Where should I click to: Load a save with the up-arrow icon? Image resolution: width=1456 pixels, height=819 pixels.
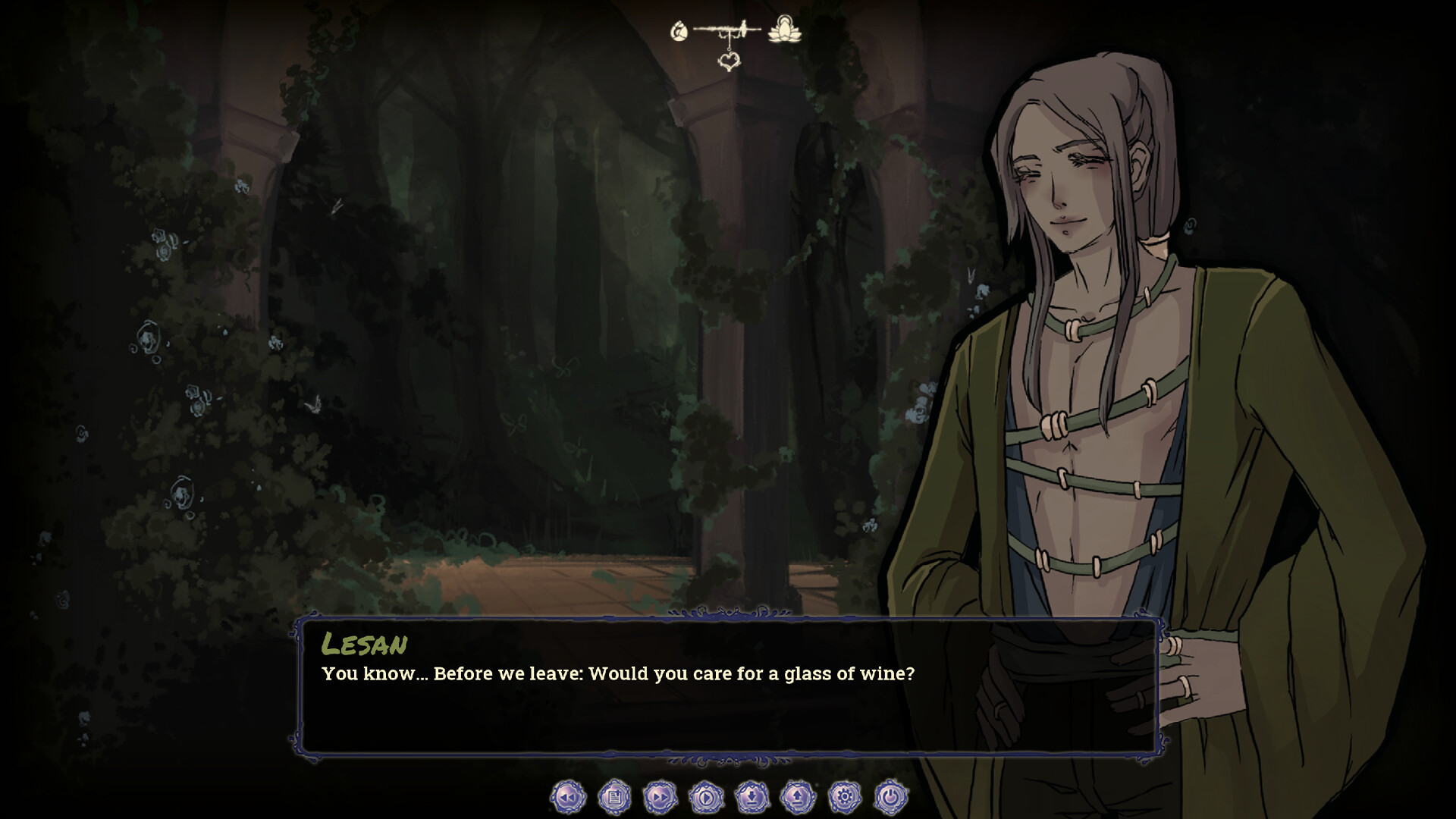coord(798,797)
